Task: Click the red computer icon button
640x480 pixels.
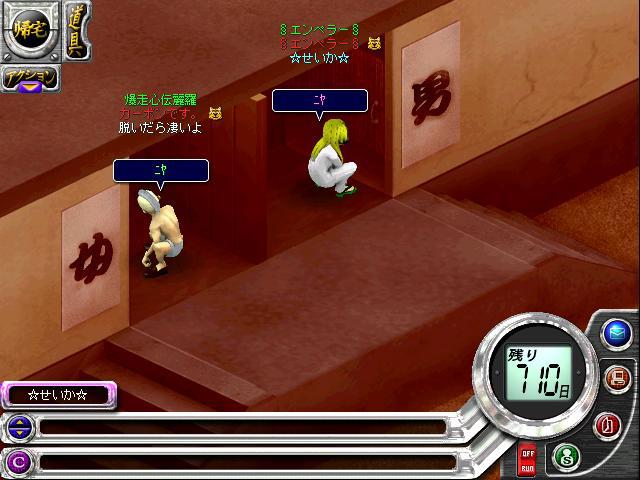Action: coord(616,378)
